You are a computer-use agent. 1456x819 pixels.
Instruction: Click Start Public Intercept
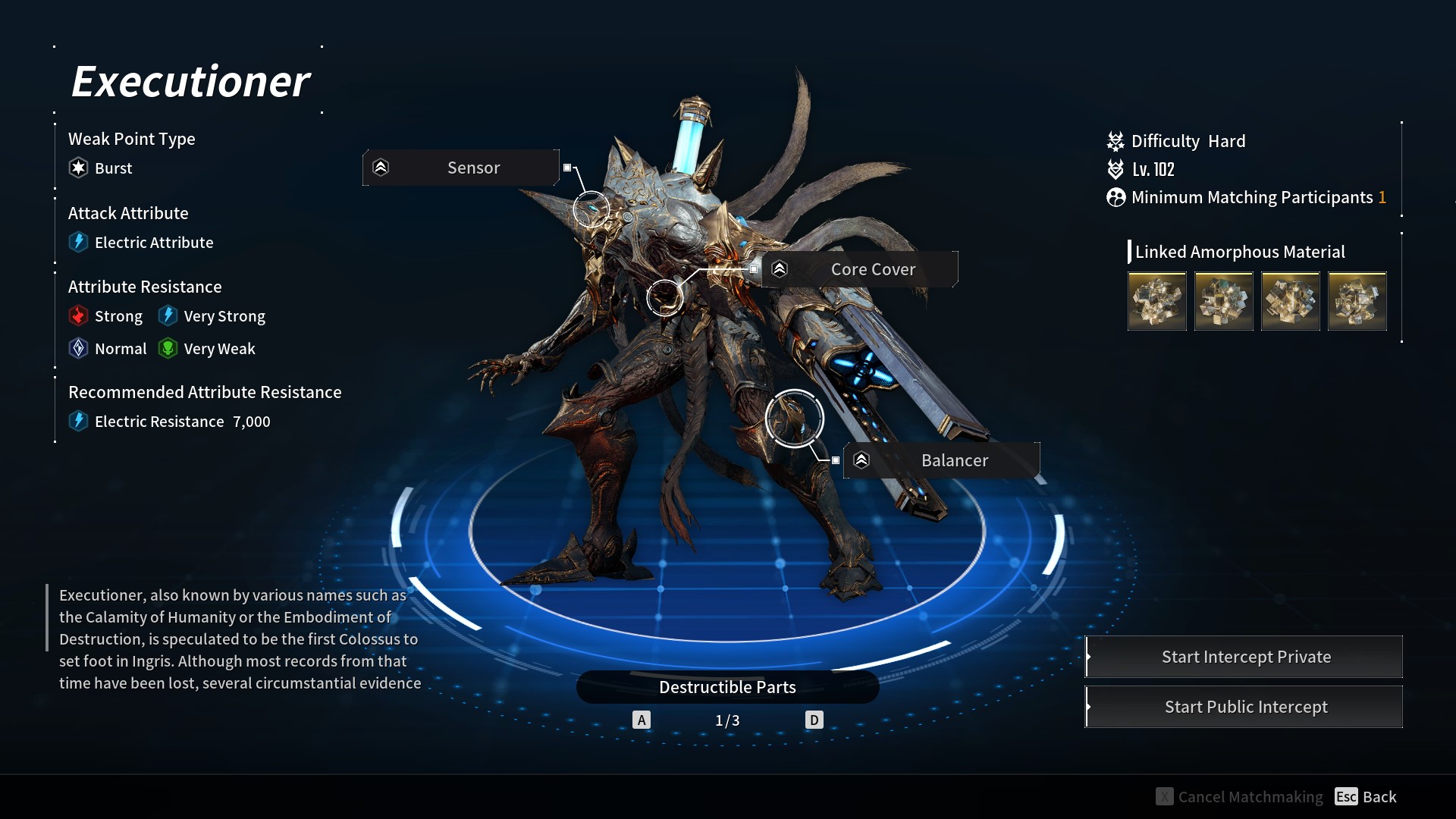(1246, 706)
